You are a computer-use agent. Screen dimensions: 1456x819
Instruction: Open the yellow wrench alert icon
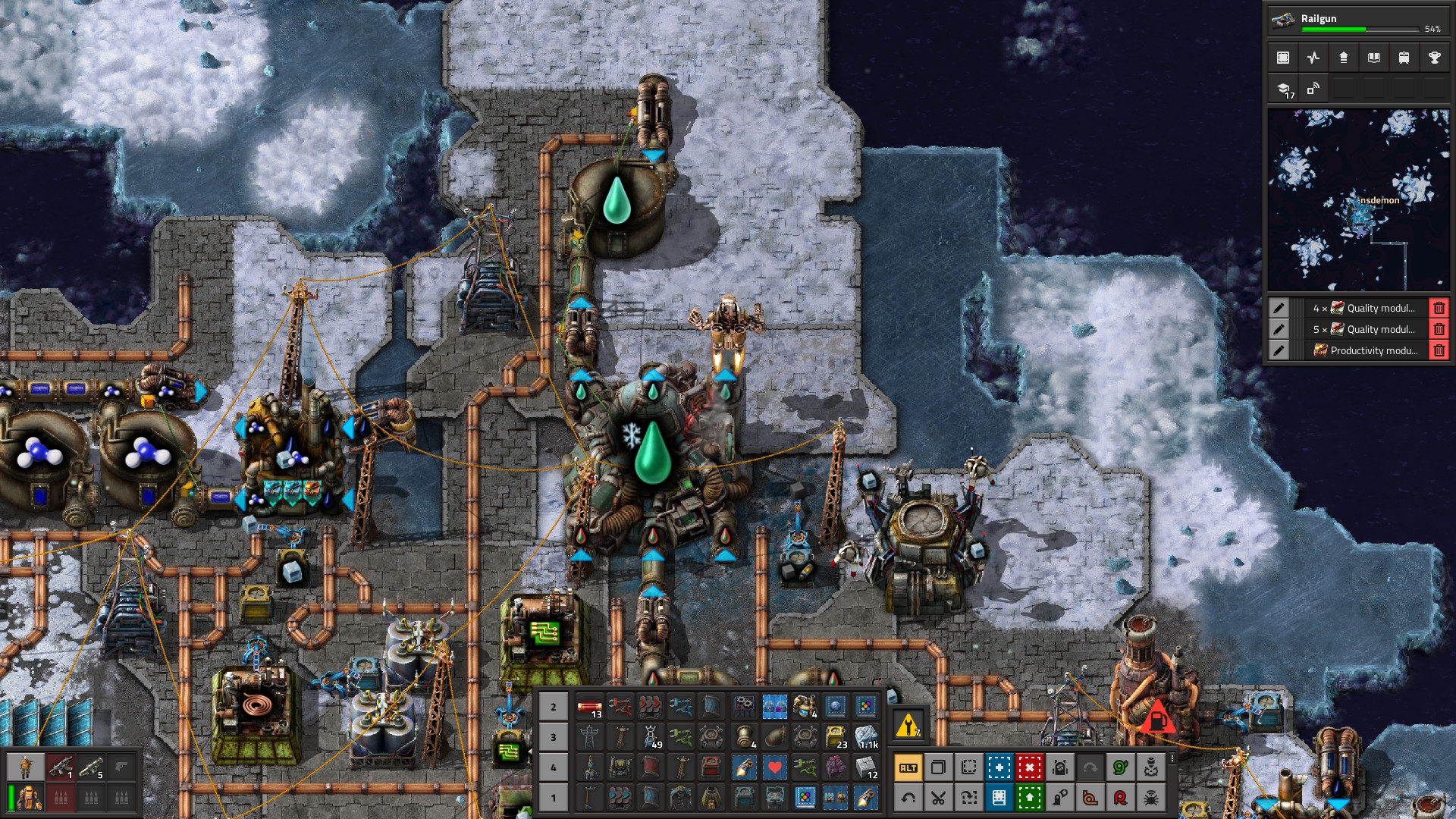click(908, 726)
